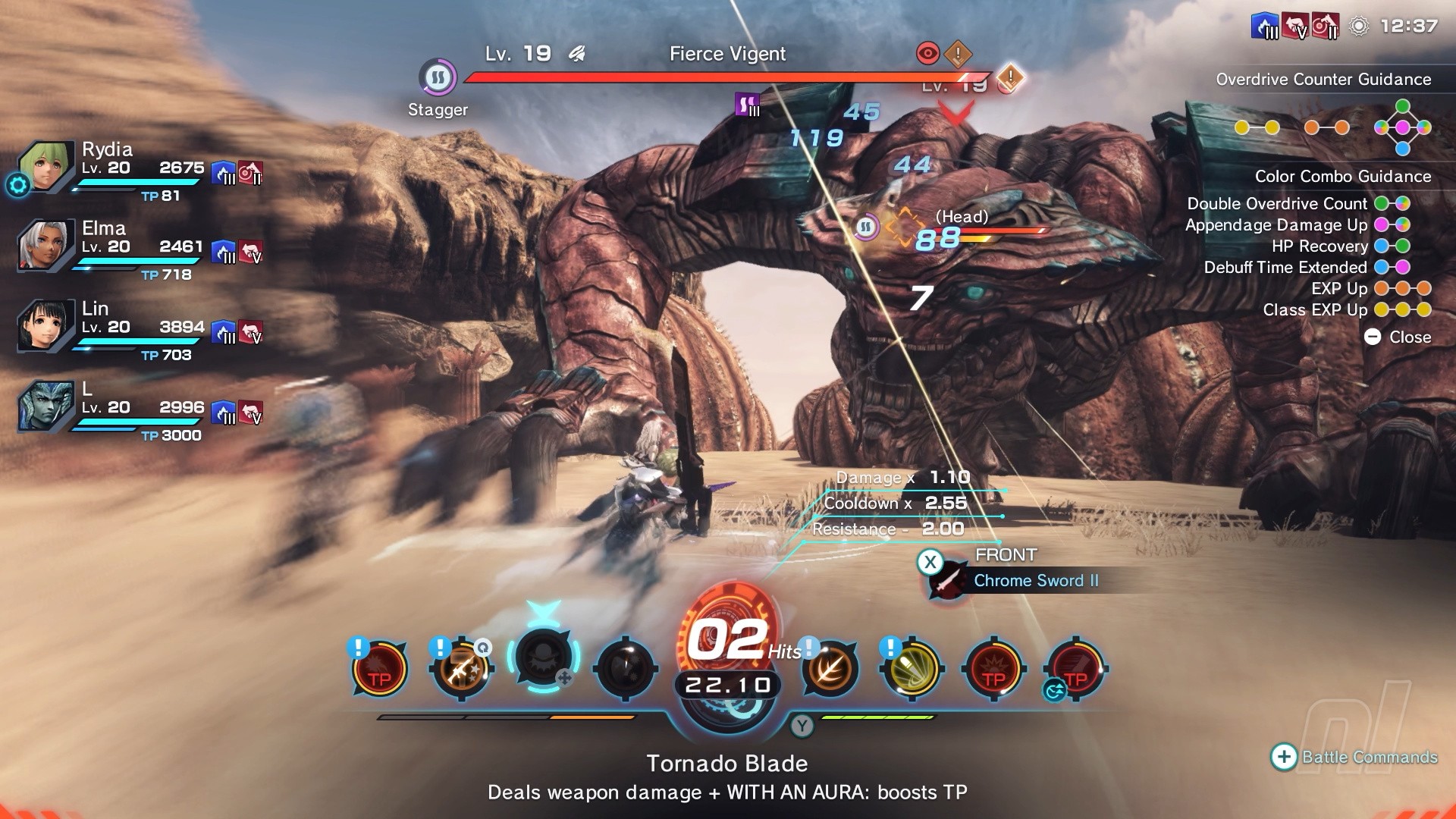Select the Chrome Sword II soul voice prompt

1035,581
